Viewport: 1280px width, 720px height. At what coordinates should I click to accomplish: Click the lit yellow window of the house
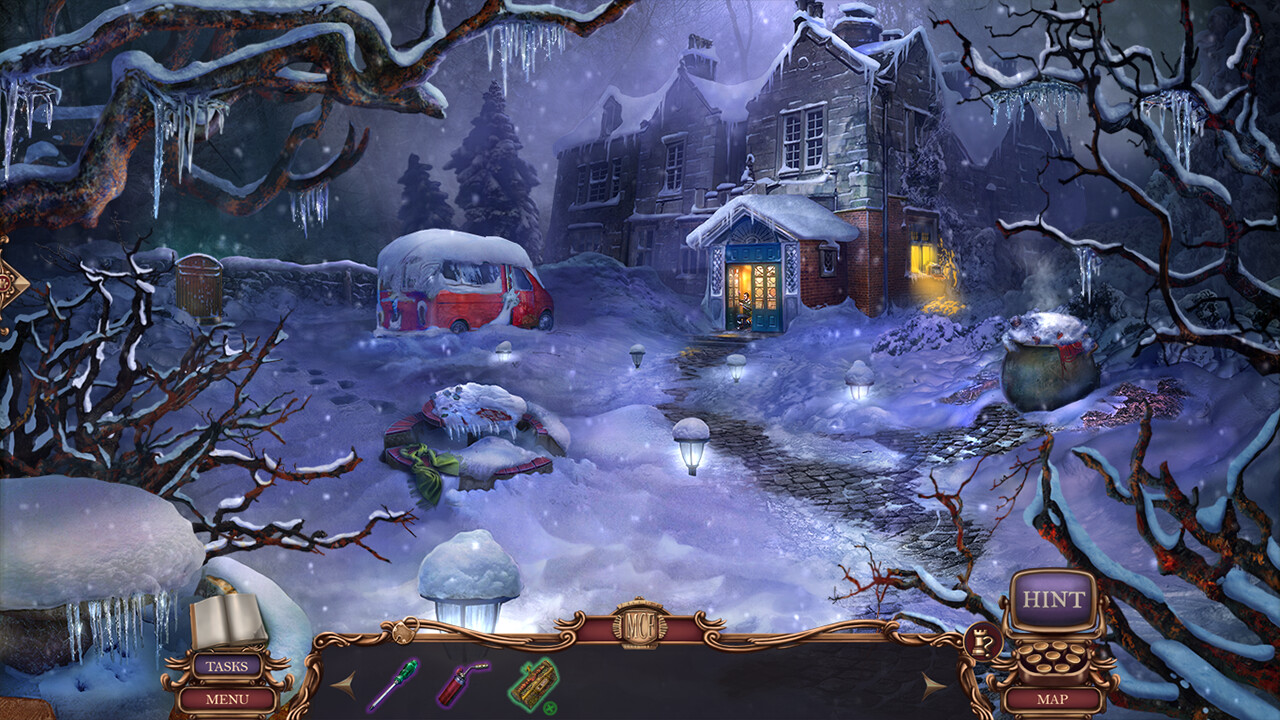coord(922,255)
